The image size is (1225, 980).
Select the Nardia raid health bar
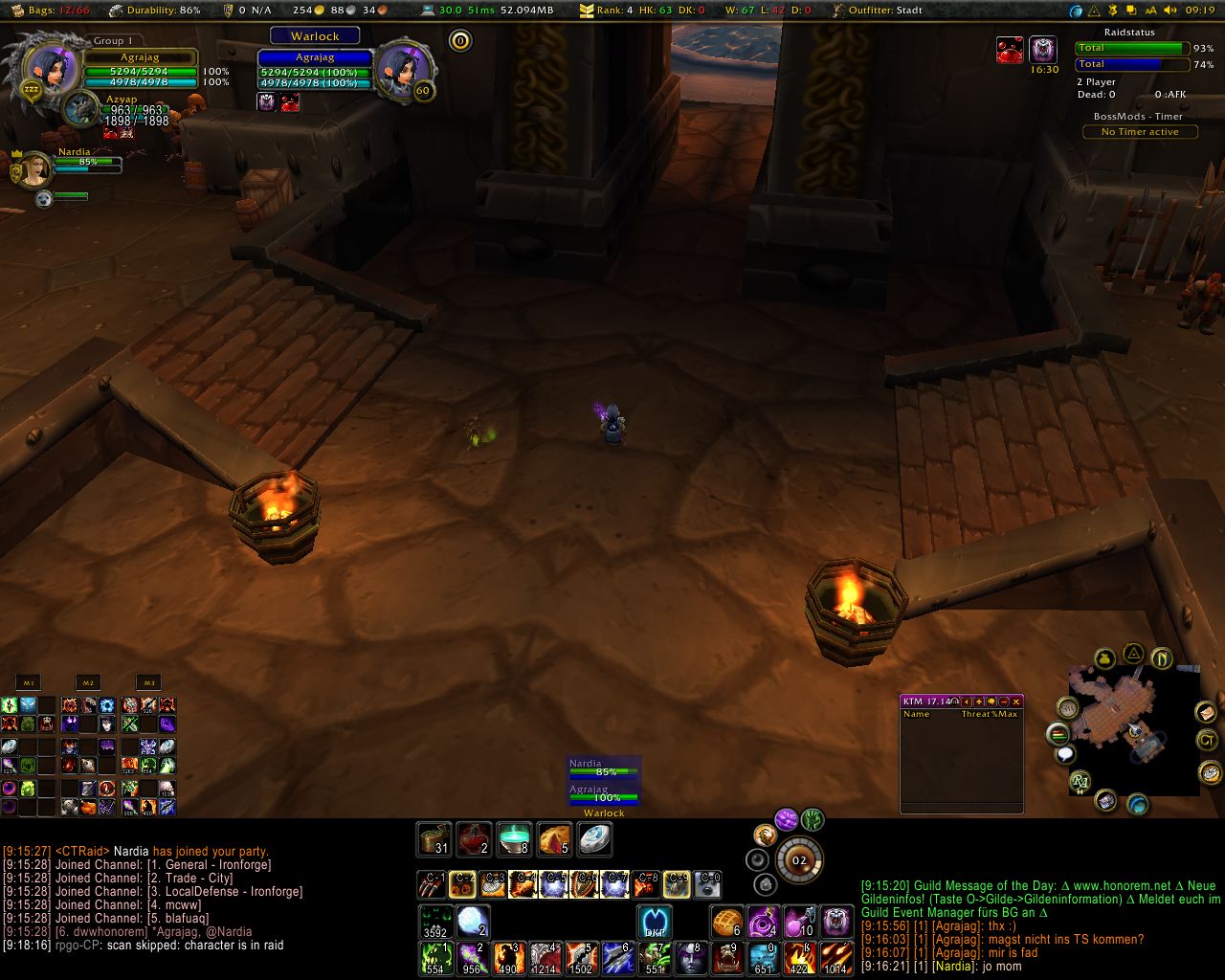pyautogui.click(x=603, y=768)
